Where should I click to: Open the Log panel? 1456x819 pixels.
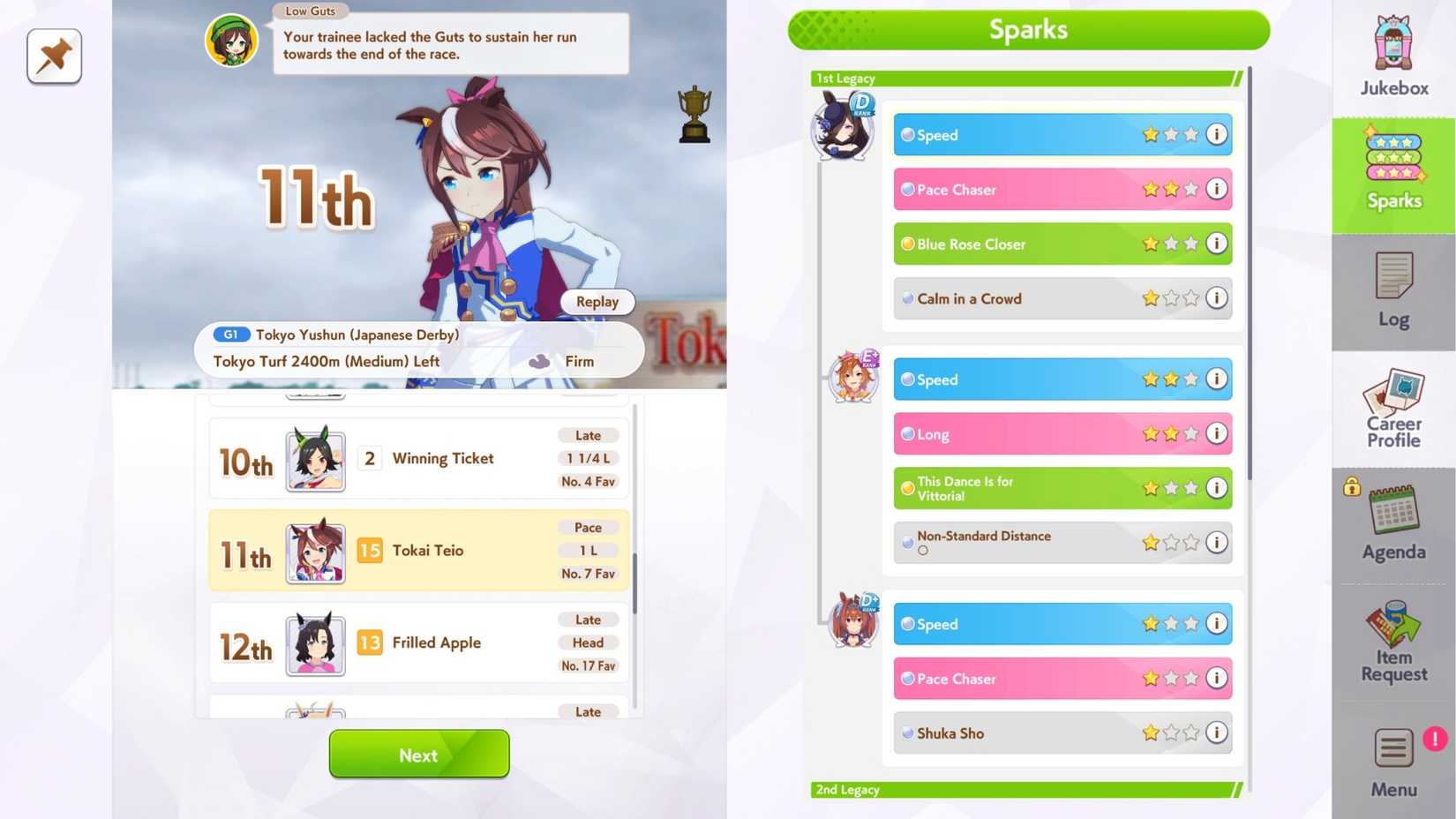tap(1392, 291)
